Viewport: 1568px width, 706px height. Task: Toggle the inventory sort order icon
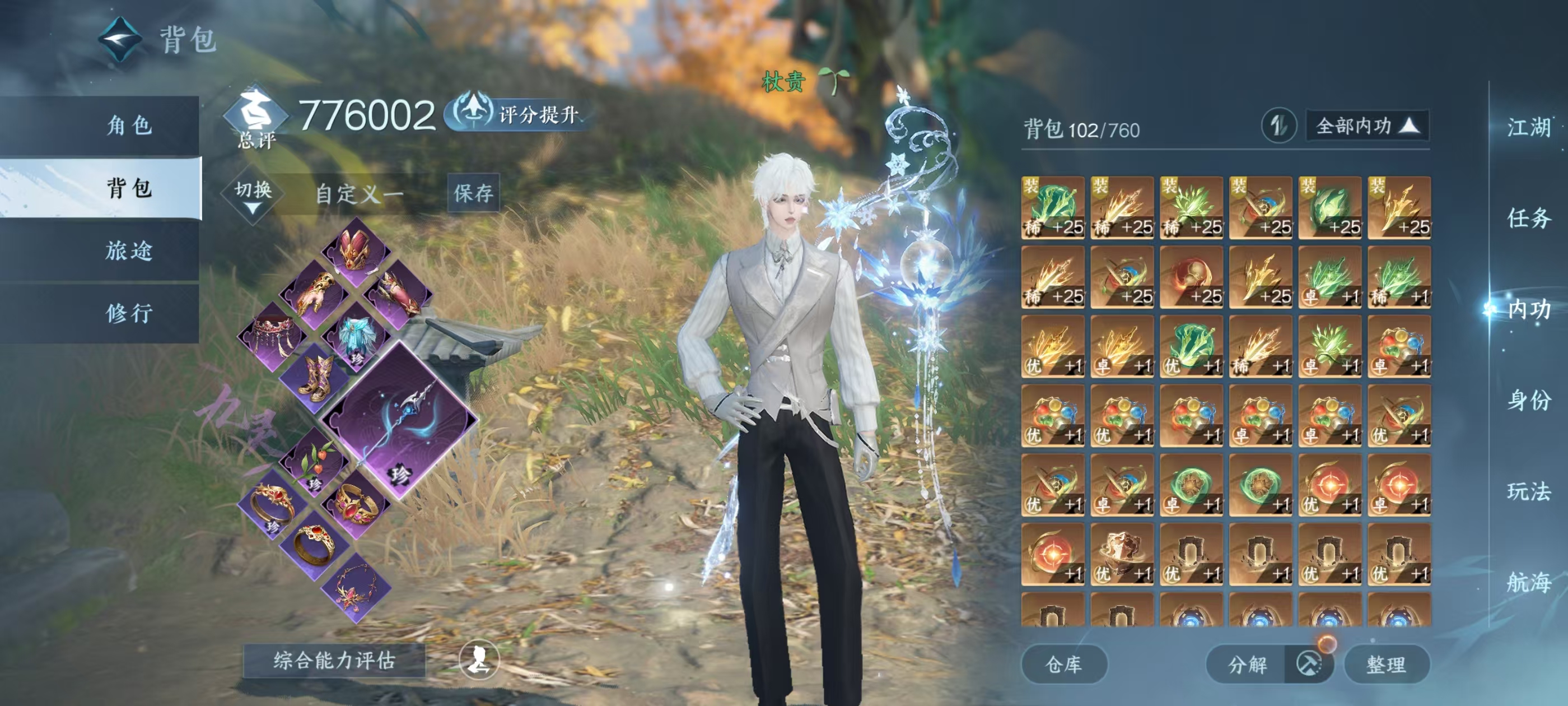[1278, 126]
